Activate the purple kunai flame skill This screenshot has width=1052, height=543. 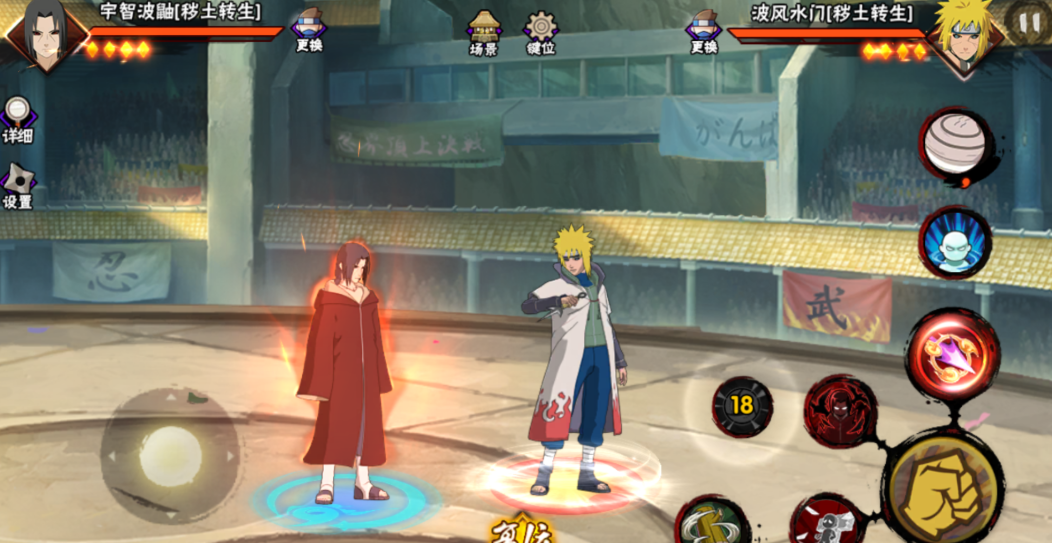(x=952, y=355)
